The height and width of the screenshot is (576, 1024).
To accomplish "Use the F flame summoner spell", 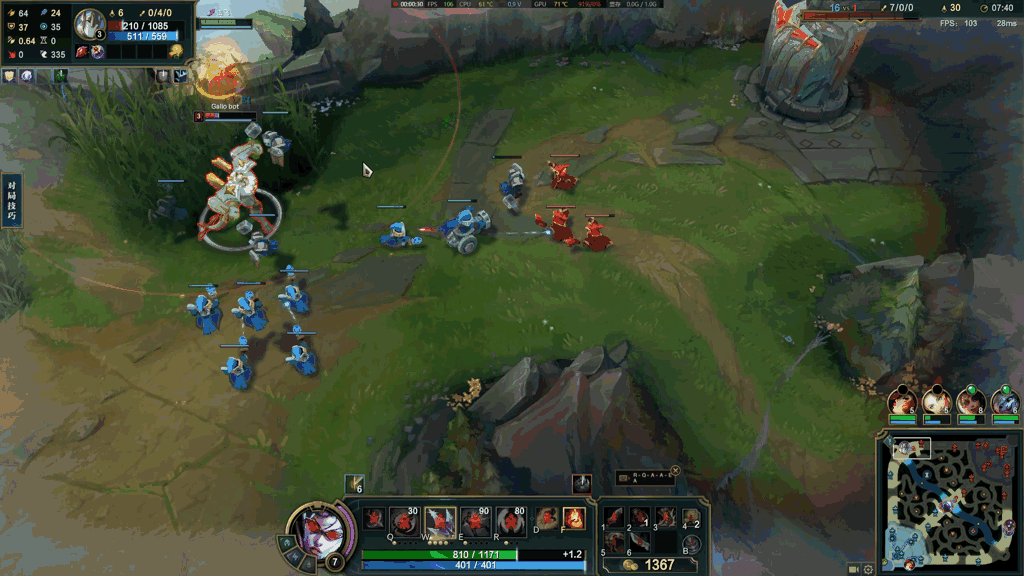I will click(573, 519).
